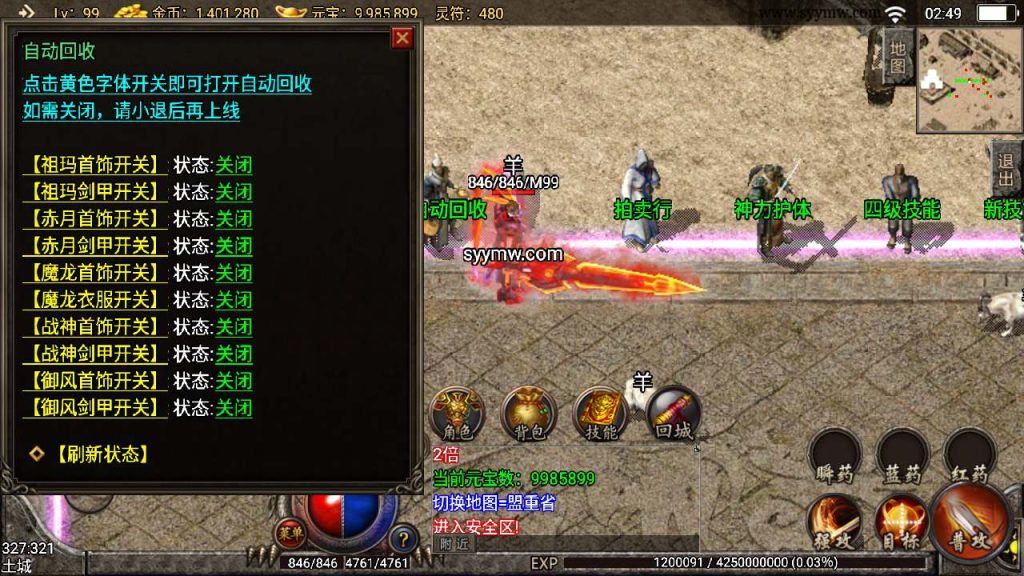
Task: Toggle the 祖玛剑甲开关 switch
Action: pos(95,191)
